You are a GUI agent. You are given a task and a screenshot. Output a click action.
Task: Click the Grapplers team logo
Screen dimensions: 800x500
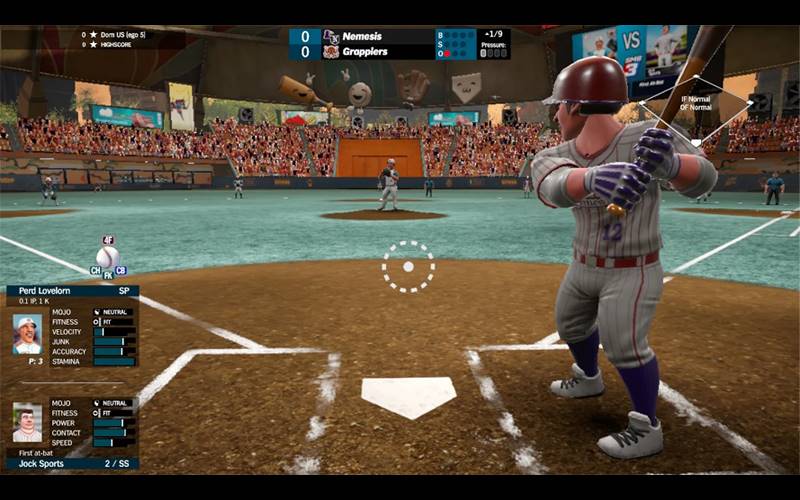click(331, 51)
